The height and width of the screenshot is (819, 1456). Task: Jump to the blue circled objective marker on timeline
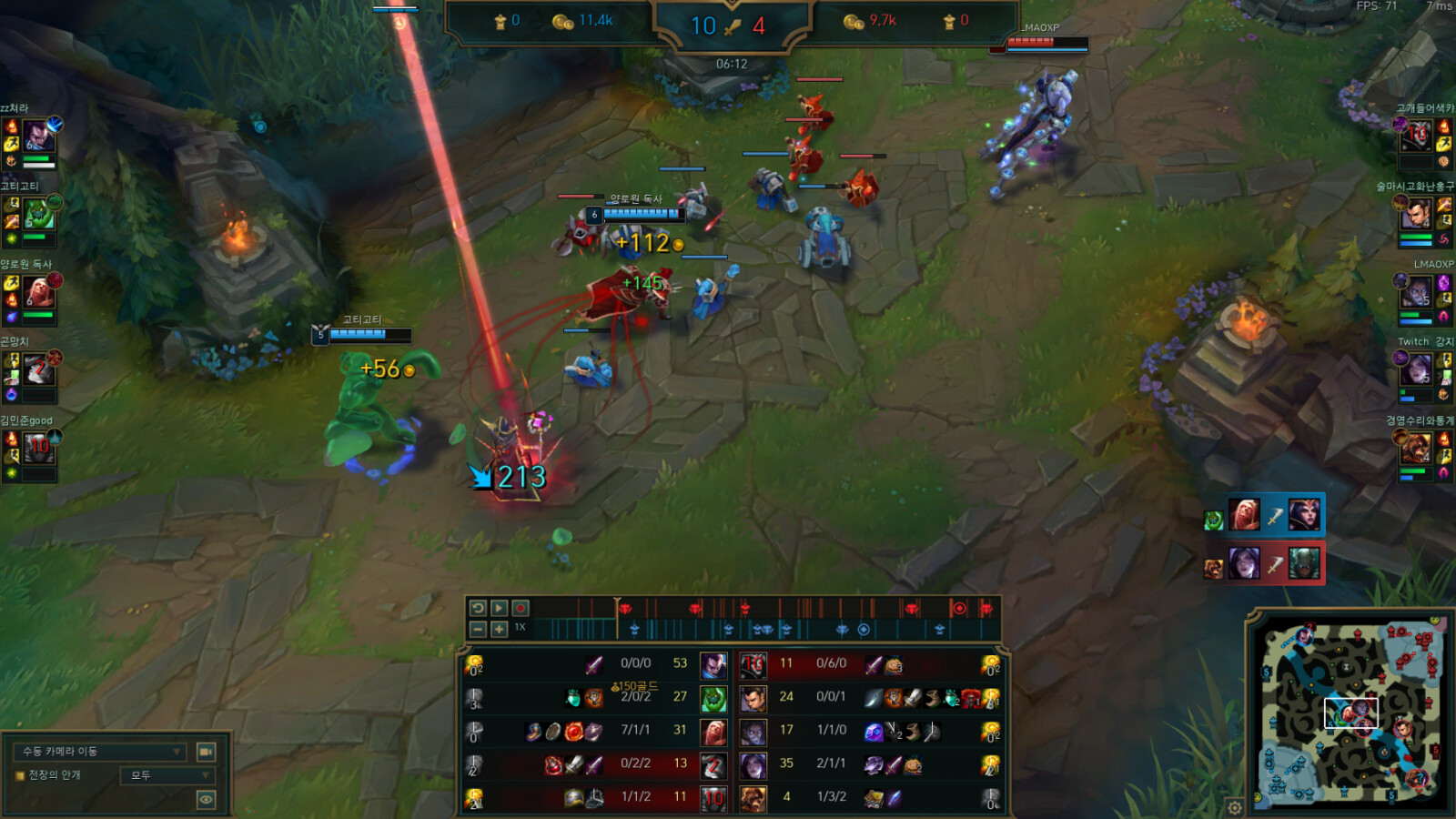pos(864,629)
